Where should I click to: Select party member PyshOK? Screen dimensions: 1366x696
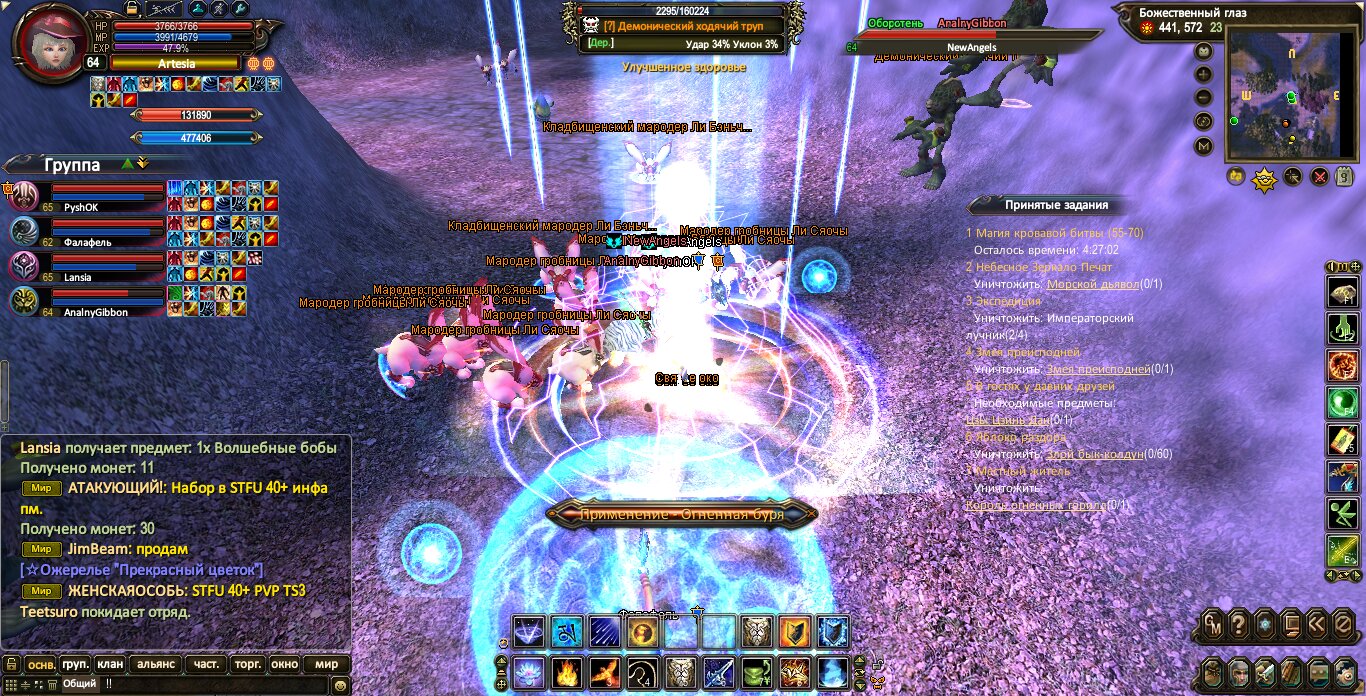[x=24, y=196]
